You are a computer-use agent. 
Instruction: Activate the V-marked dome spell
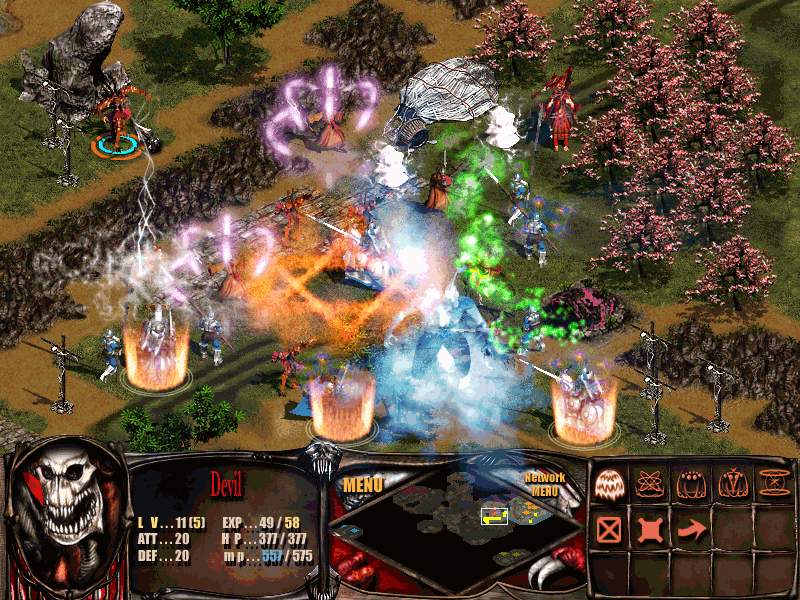[x=731, y=484]
